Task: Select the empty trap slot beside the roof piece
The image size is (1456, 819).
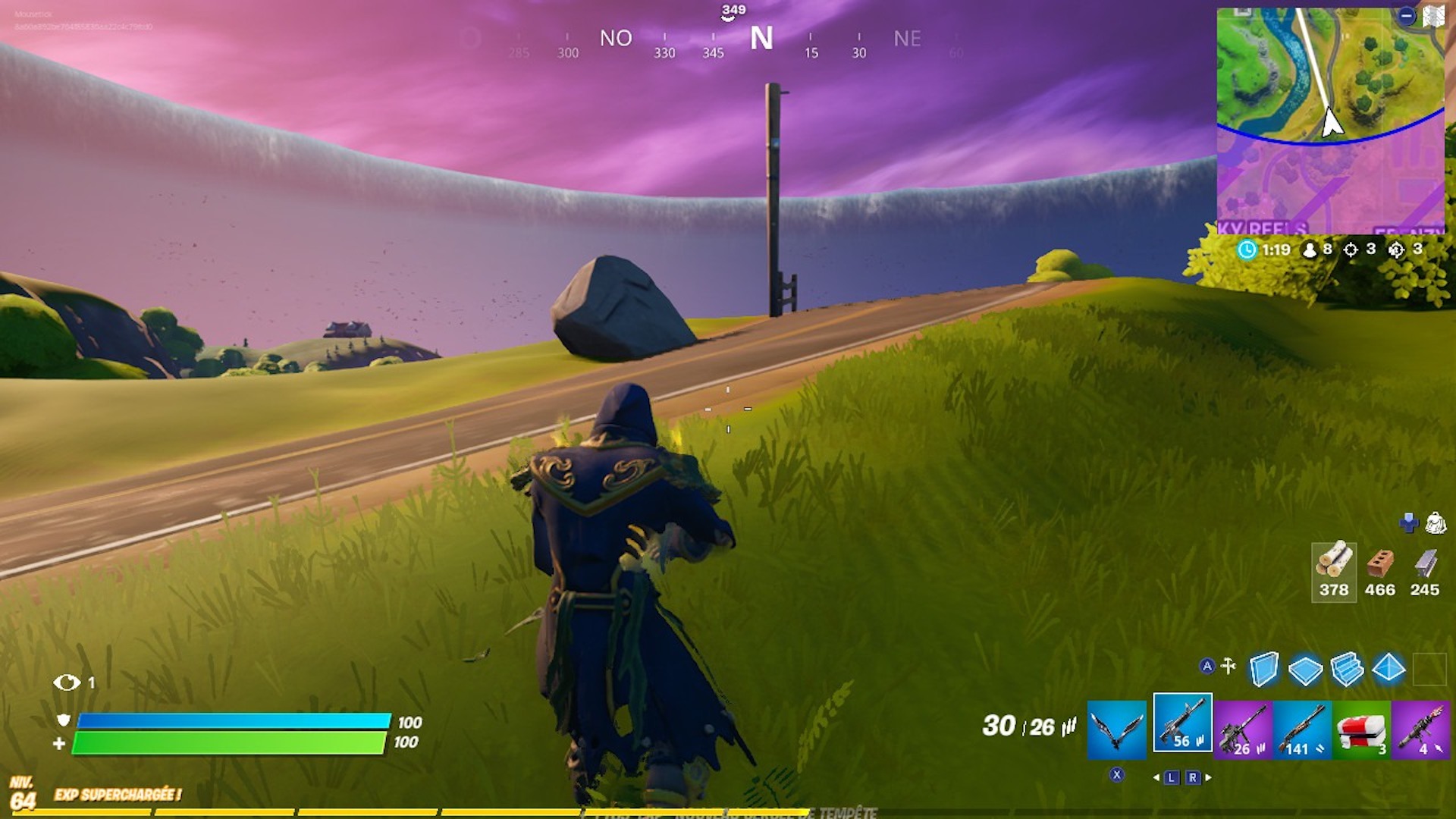Action: coord(1429,670)
